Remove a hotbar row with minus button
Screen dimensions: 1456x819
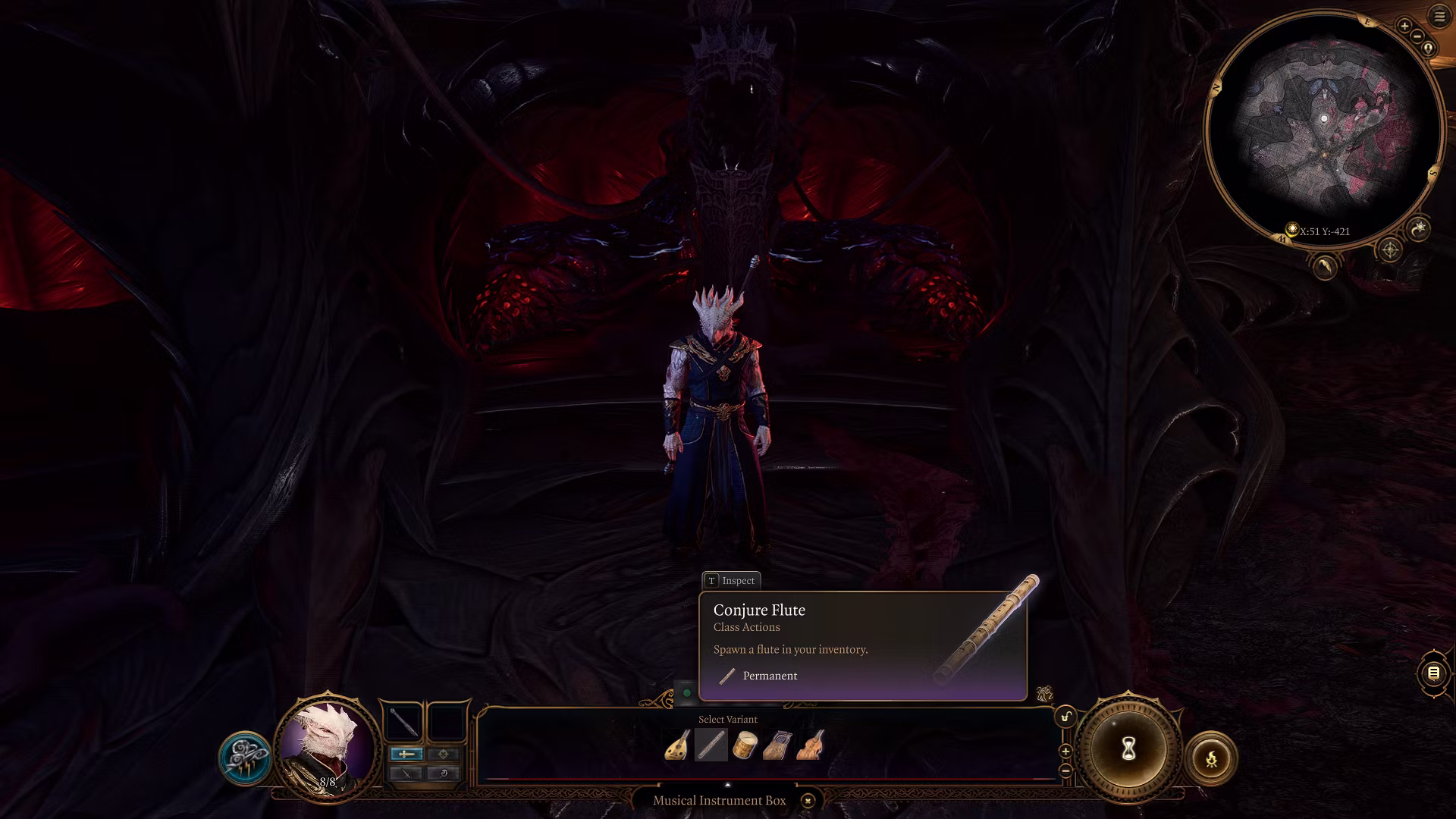(x=1065, y=770)
